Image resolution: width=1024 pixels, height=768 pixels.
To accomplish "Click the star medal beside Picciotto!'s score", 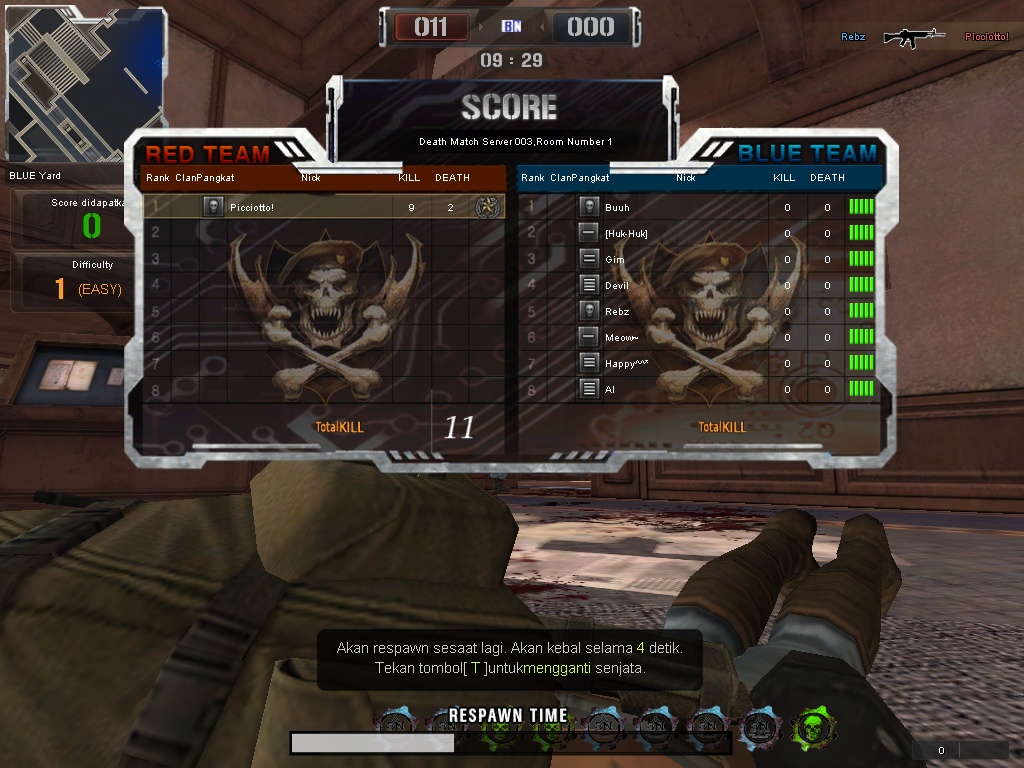I will click(488, 207).
